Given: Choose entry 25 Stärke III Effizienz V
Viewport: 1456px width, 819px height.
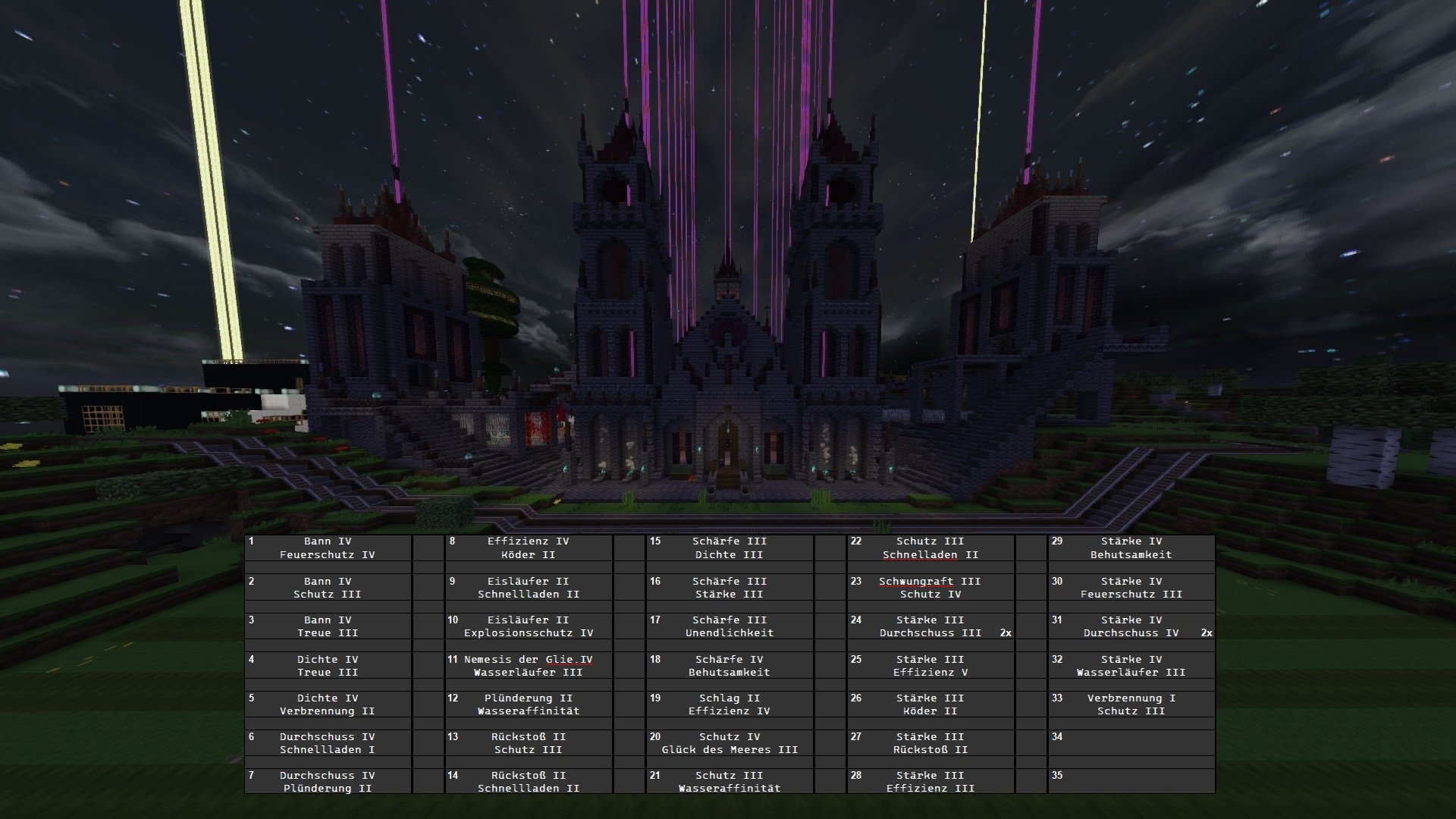Looking at the screenshot, I should (x=930, y=666).
